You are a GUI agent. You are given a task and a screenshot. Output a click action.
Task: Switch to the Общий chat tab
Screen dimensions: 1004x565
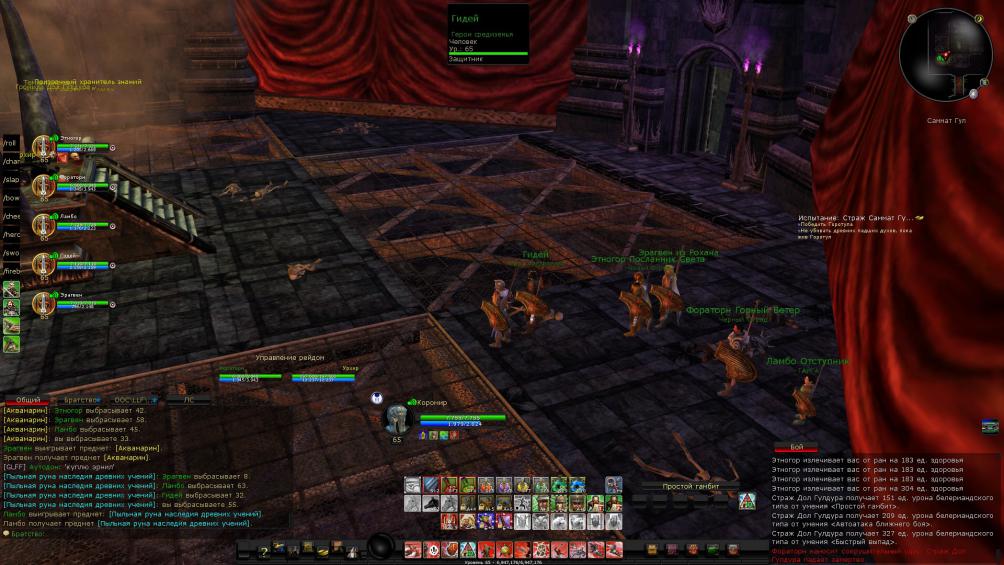(28, 400)
